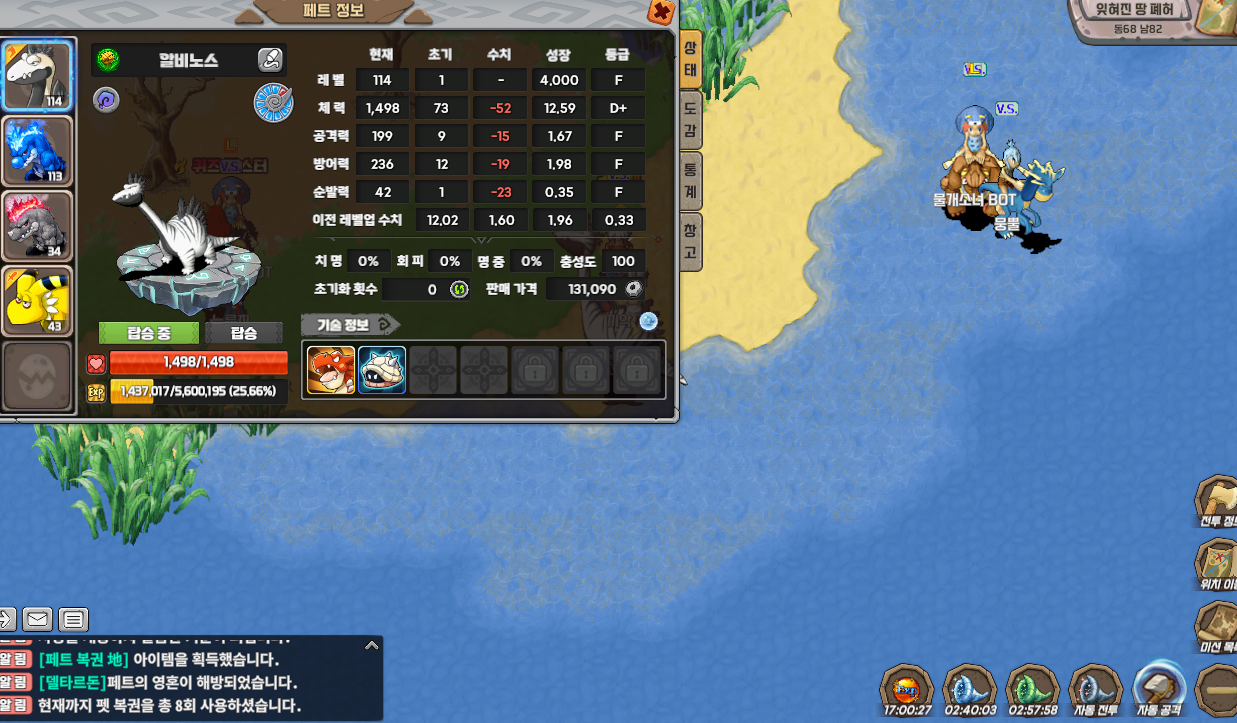The image size is (1237, 723).
Task: Switch to the 통계 statistics tab
Action: [x=690, y=180]
